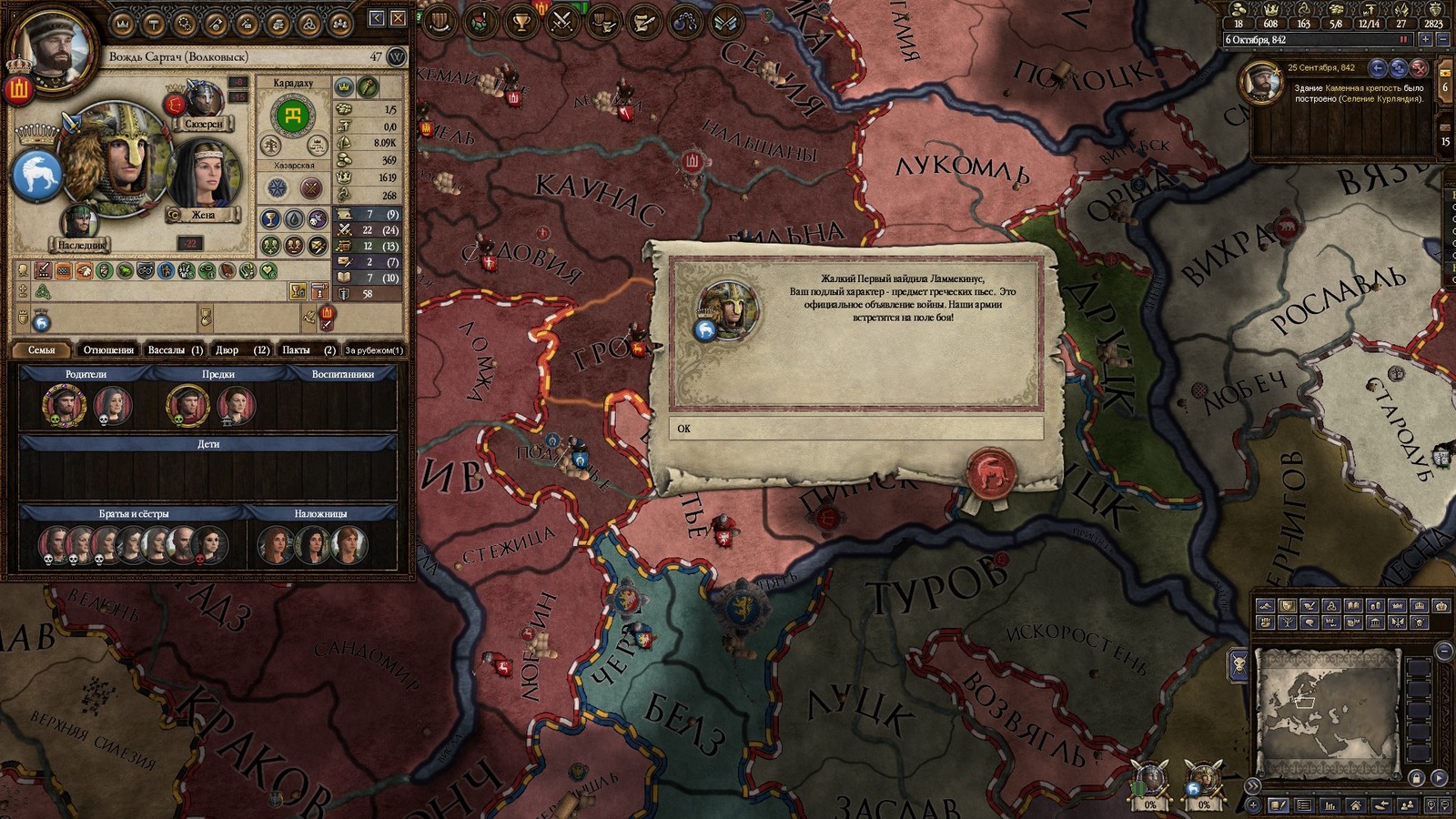Increase game speed with the plus button
1456x819 pixels.
point(1425,40)
